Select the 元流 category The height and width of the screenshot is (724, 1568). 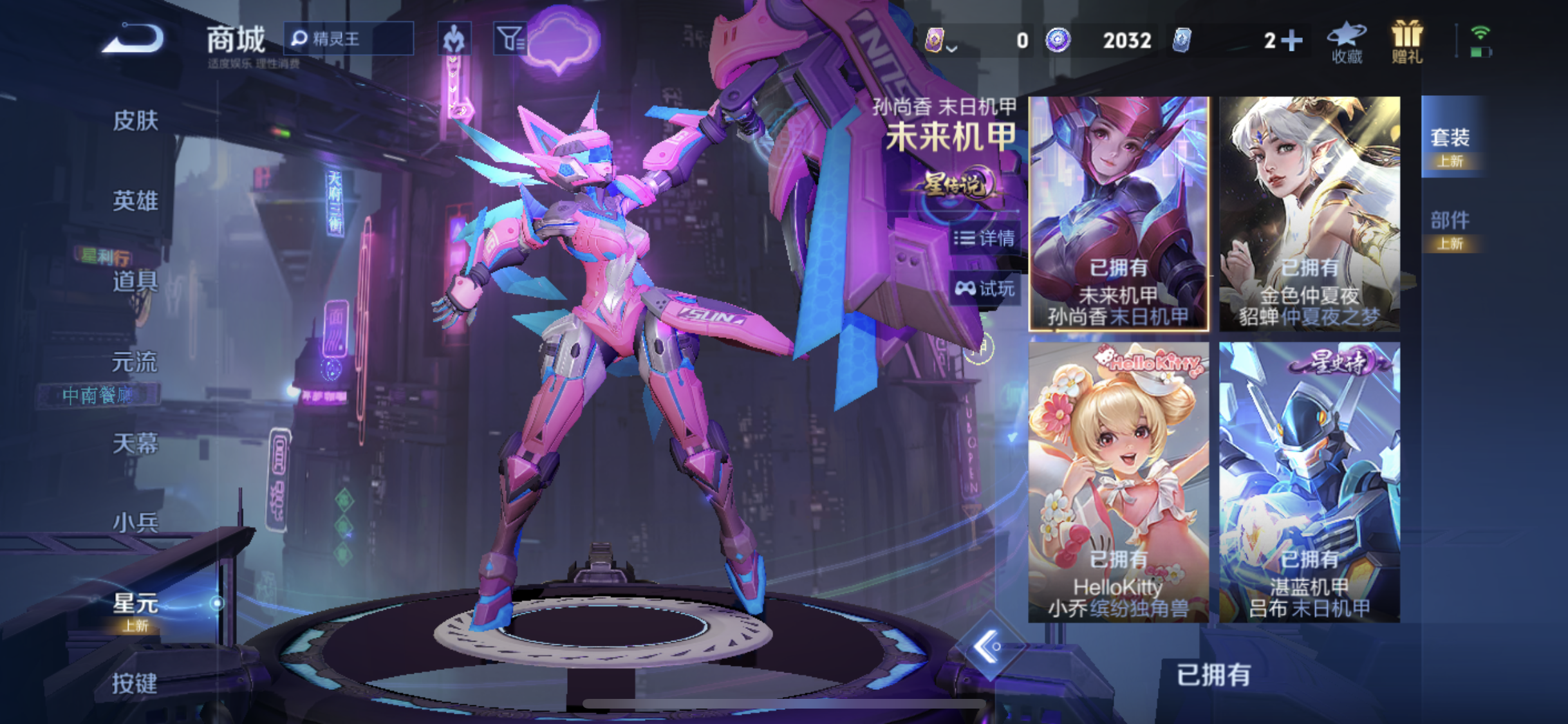(x=134, y=362)
